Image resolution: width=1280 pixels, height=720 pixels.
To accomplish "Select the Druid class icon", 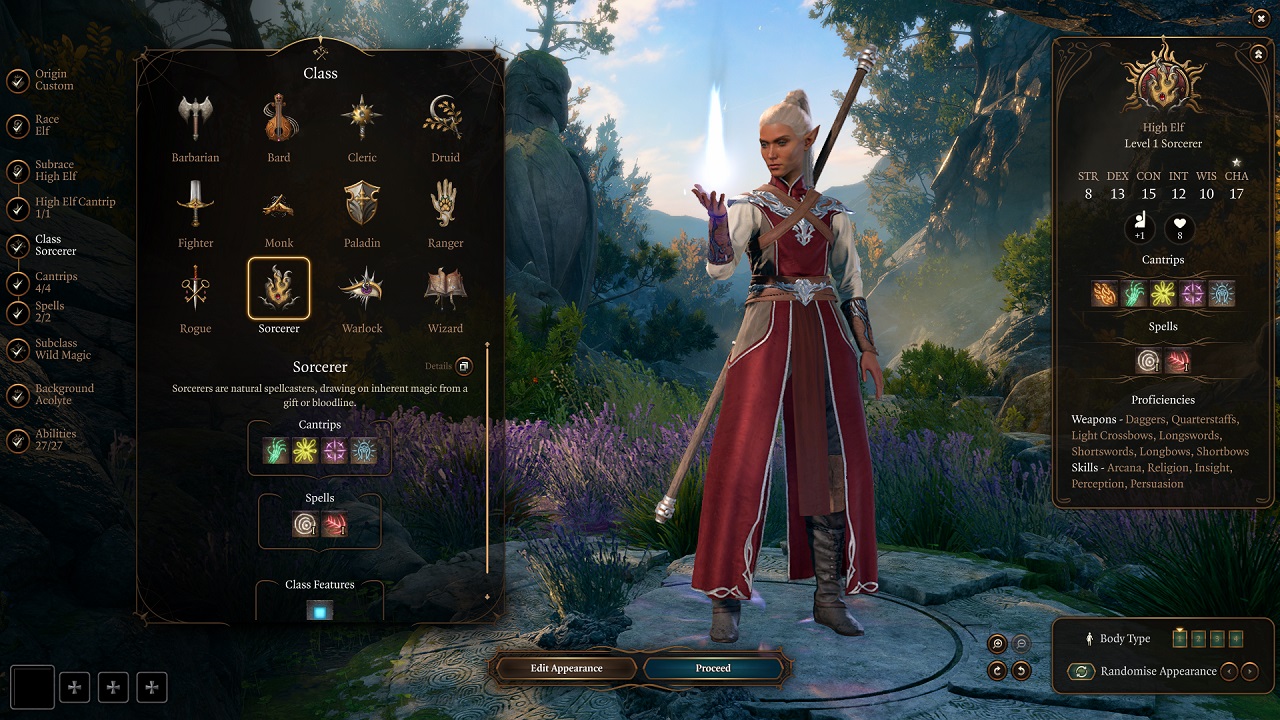I will (445, 118).
